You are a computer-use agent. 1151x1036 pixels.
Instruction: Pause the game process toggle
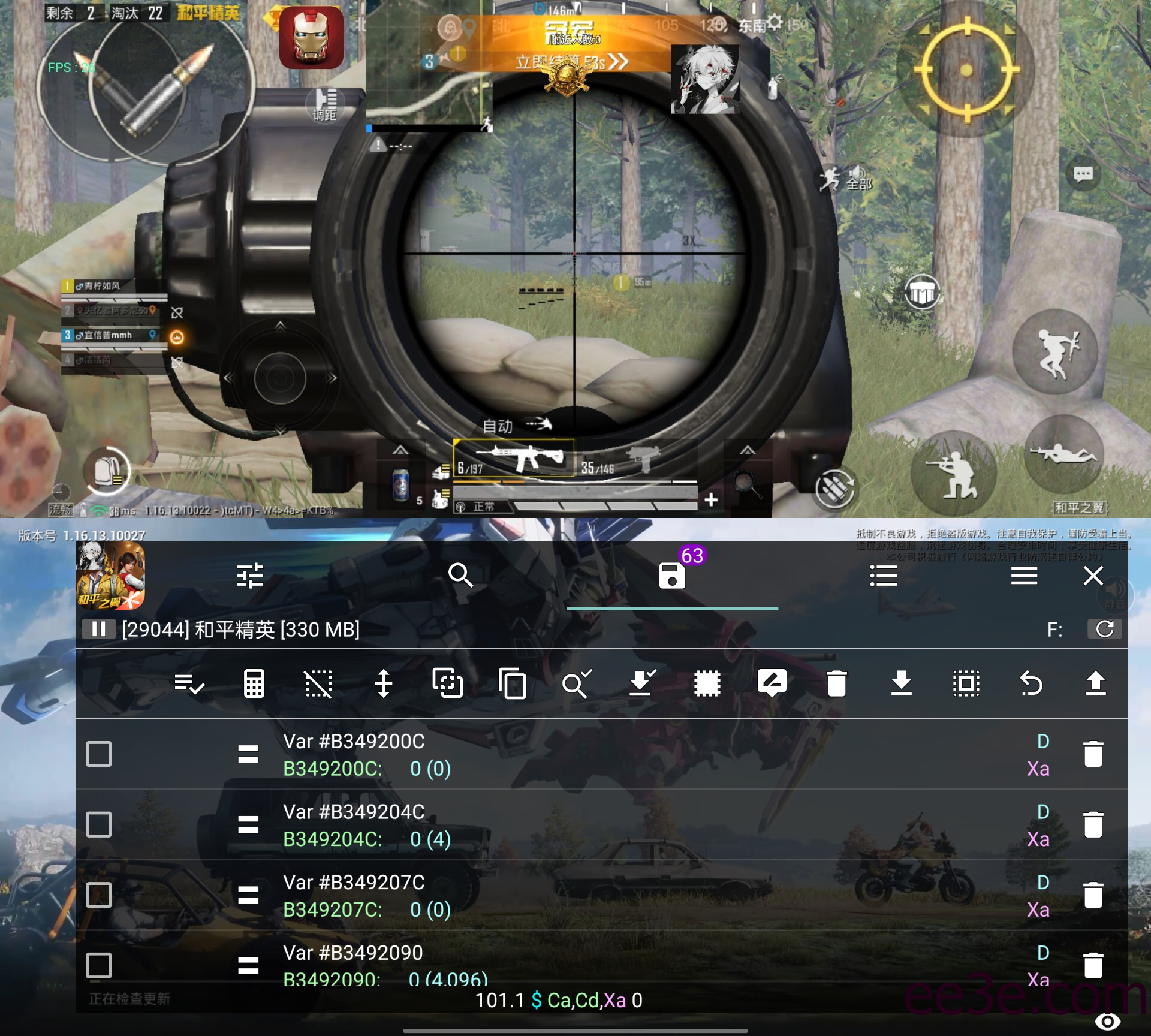[x=98, y=629]
